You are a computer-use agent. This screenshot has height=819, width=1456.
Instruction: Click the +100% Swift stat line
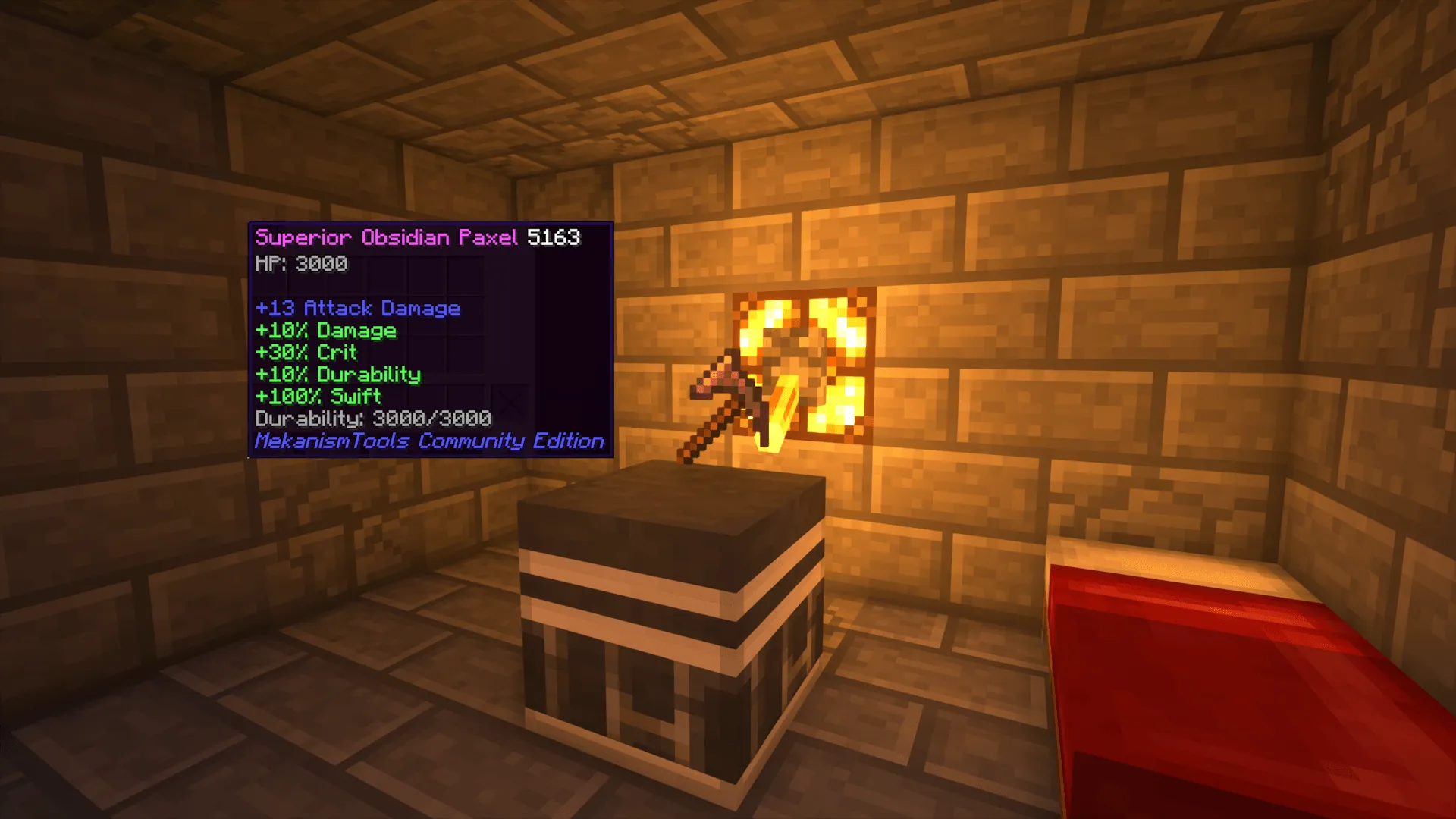(x=317, y=396)
